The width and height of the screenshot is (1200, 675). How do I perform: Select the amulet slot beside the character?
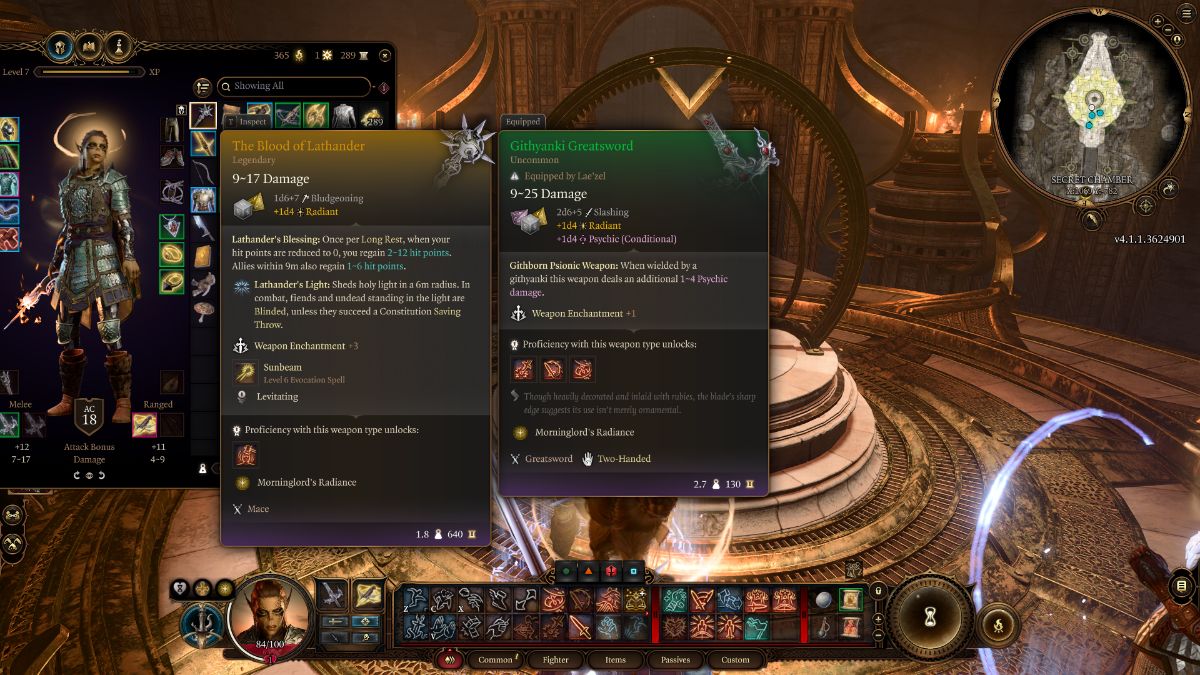[171, 227]
